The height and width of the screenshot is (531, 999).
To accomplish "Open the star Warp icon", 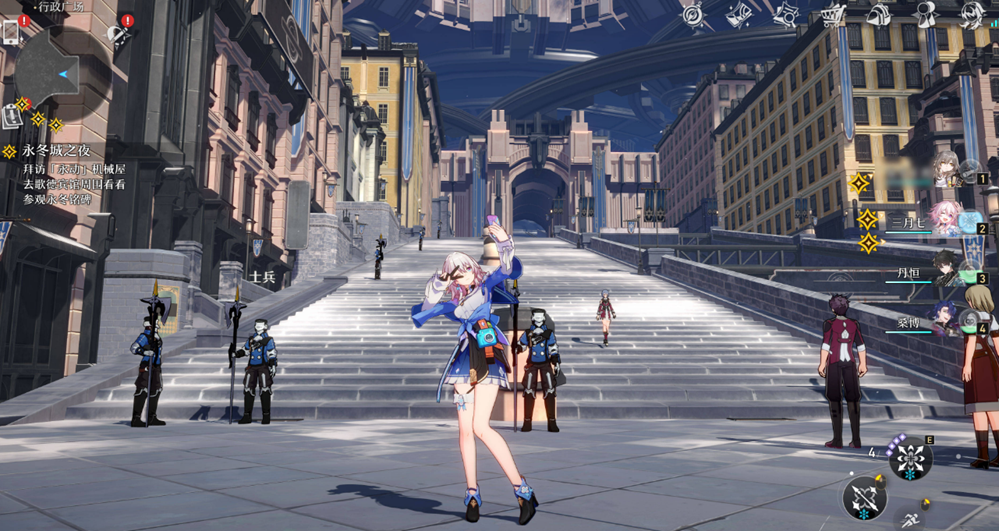I will coord(786,14).
